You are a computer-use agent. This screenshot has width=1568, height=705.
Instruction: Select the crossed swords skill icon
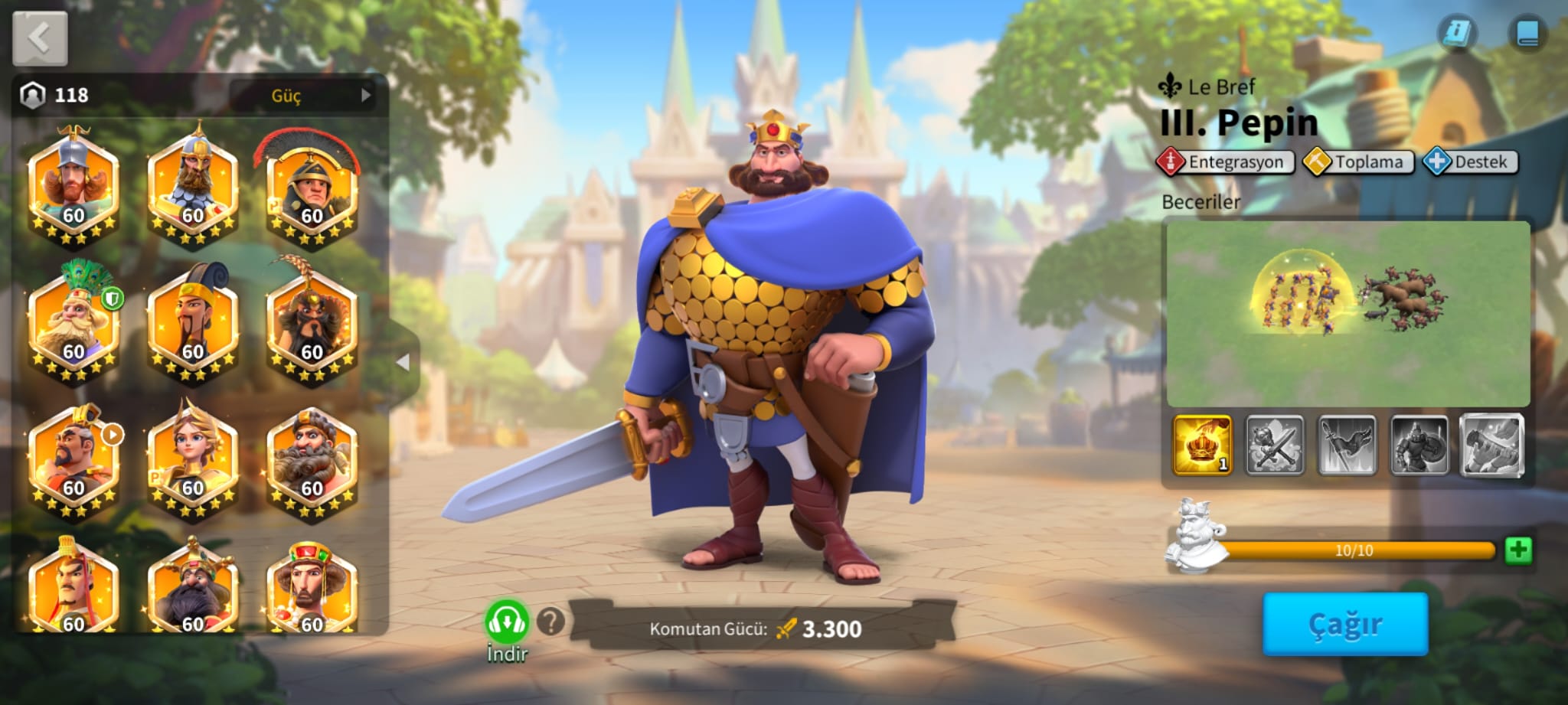(x=1274, y=445)
